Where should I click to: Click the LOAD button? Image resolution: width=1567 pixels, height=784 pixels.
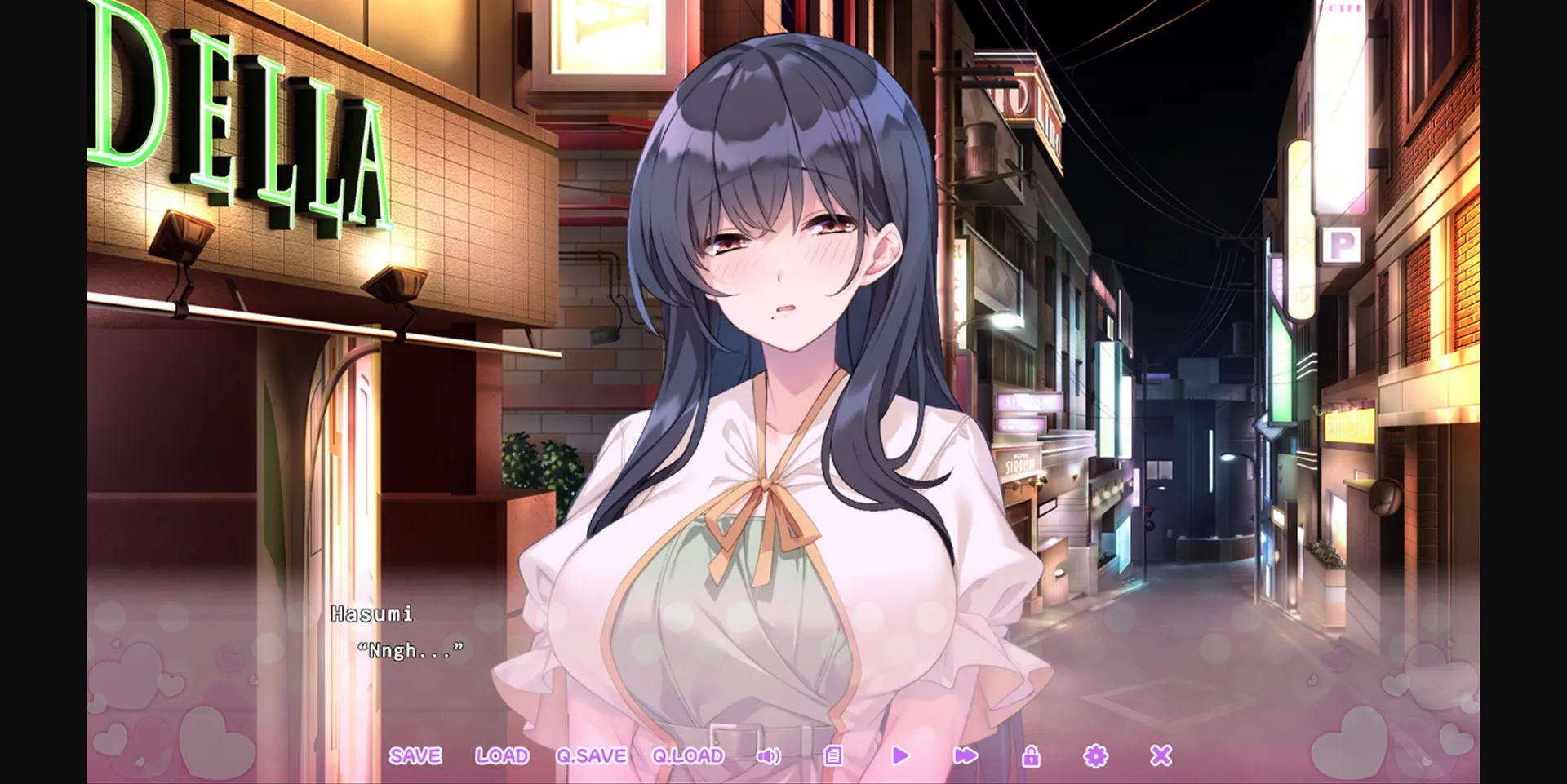(503, 756)
